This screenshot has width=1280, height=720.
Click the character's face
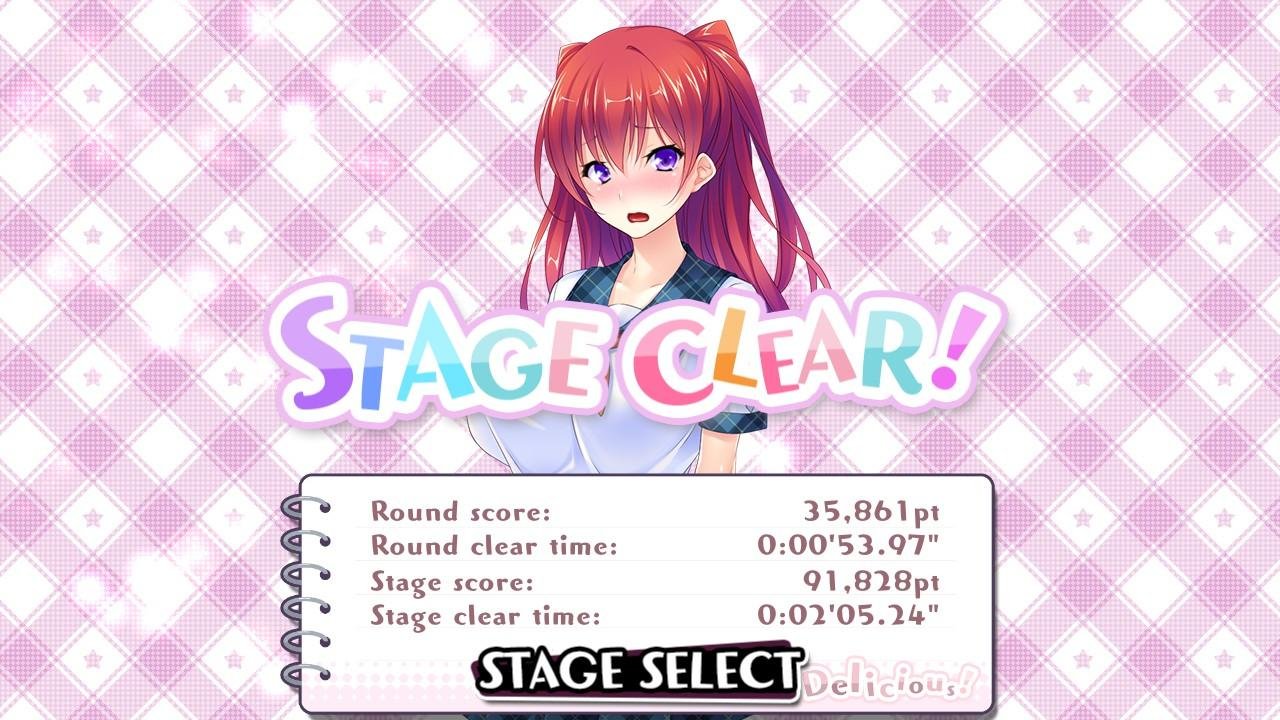point(636,185)
